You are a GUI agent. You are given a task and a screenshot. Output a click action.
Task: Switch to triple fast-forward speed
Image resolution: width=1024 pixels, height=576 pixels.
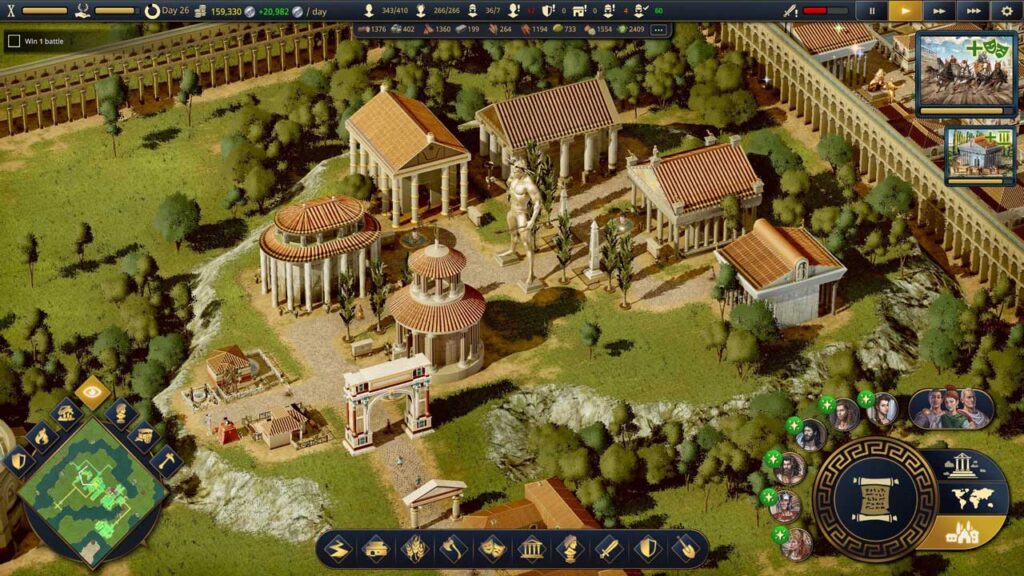(972, 11)
